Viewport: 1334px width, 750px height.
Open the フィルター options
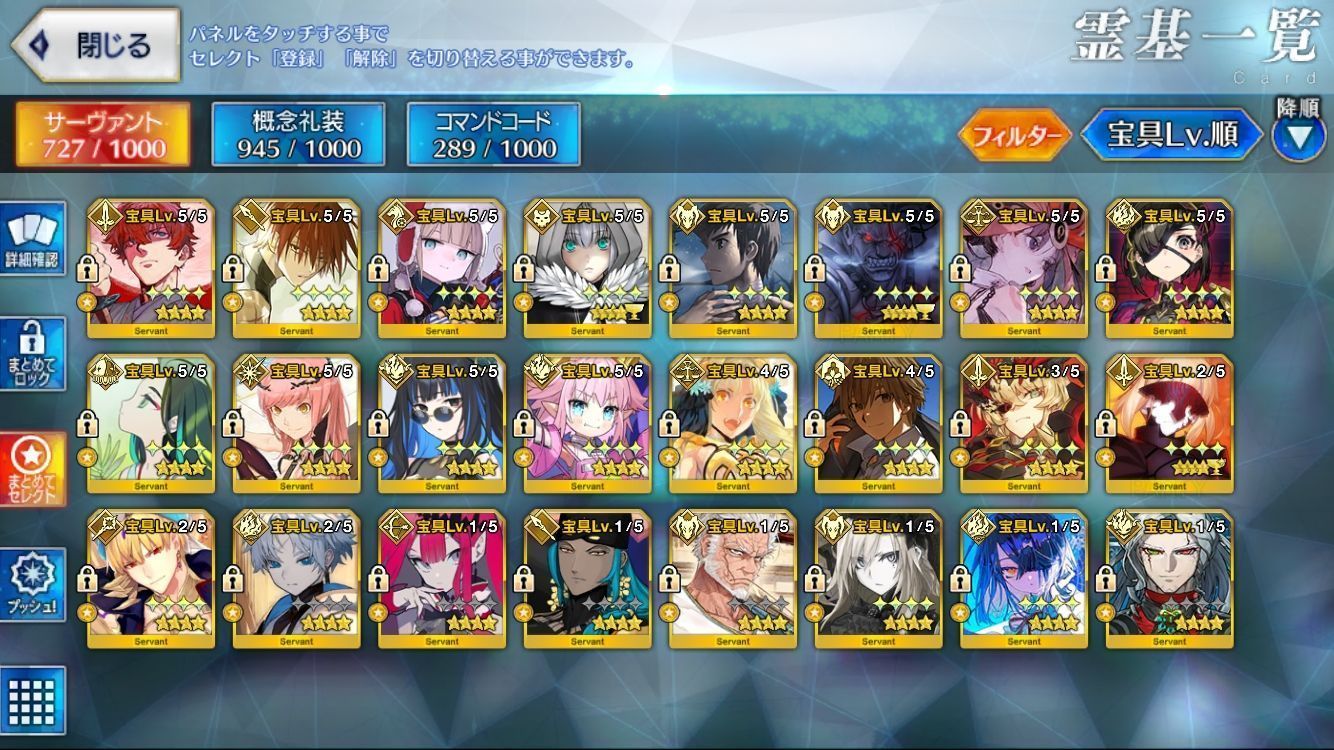1015,136
